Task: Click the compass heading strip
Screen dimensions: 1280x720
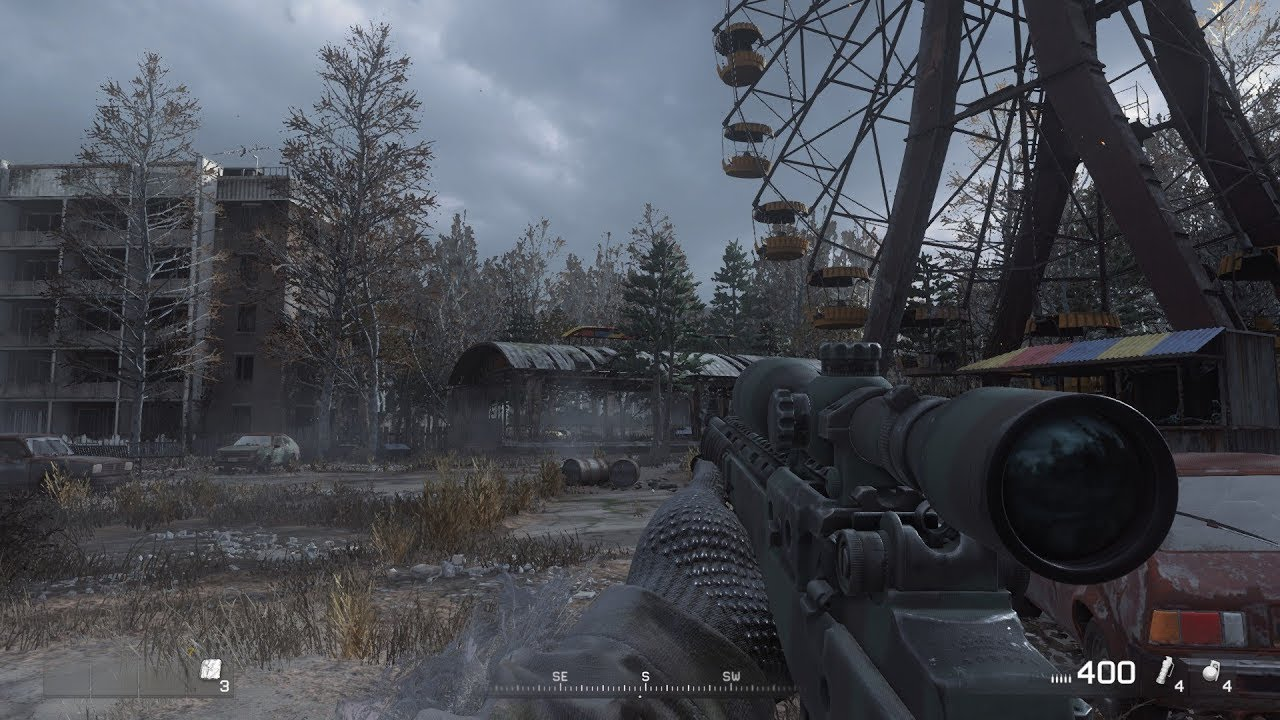Action: [x=645, y=683]
